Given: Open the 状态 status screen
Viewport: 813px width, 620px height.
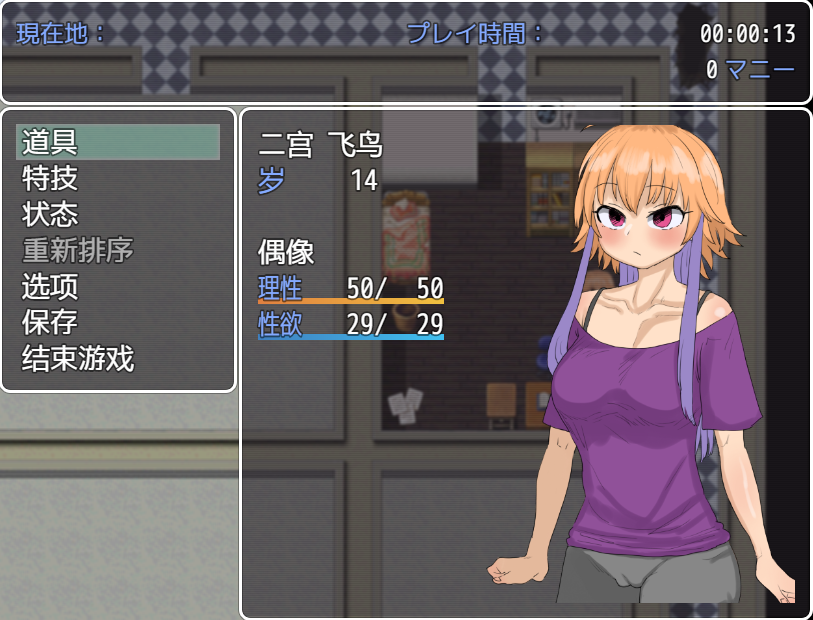Looking at the screenshot, I should click(x=50, y=214).
